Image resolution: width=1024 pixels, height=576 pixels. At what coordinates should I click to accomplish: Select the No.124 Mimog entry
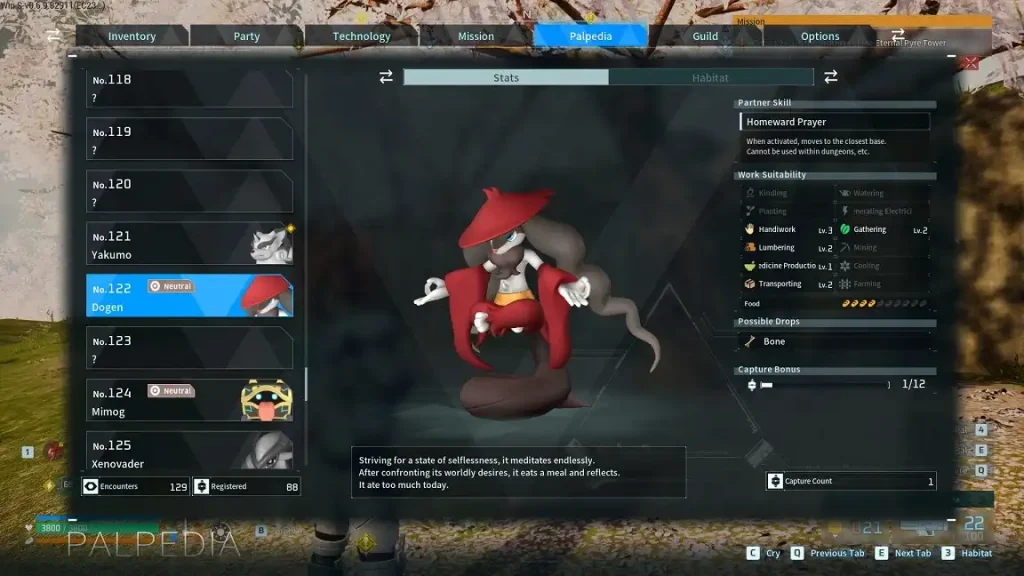coord(190,400)
